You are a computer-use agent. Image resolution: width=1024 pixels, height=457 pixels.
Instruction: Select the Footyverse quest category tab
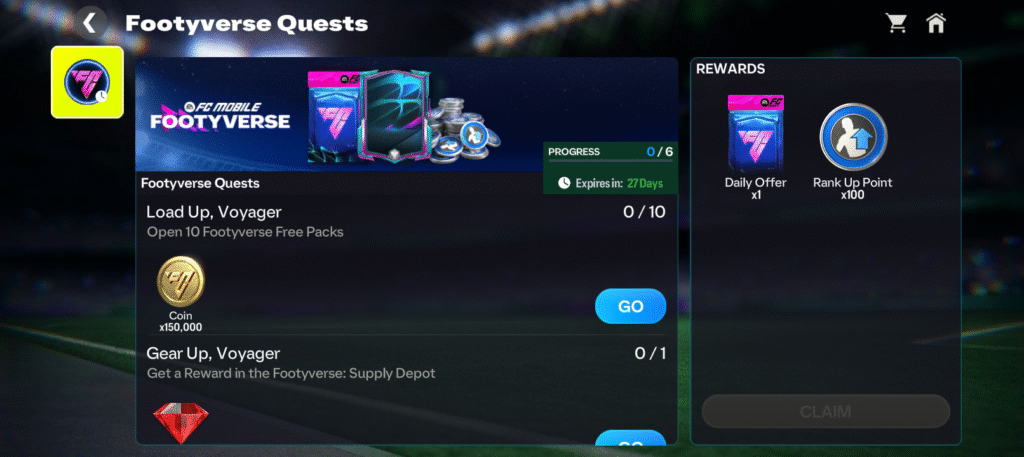point(88,82)
